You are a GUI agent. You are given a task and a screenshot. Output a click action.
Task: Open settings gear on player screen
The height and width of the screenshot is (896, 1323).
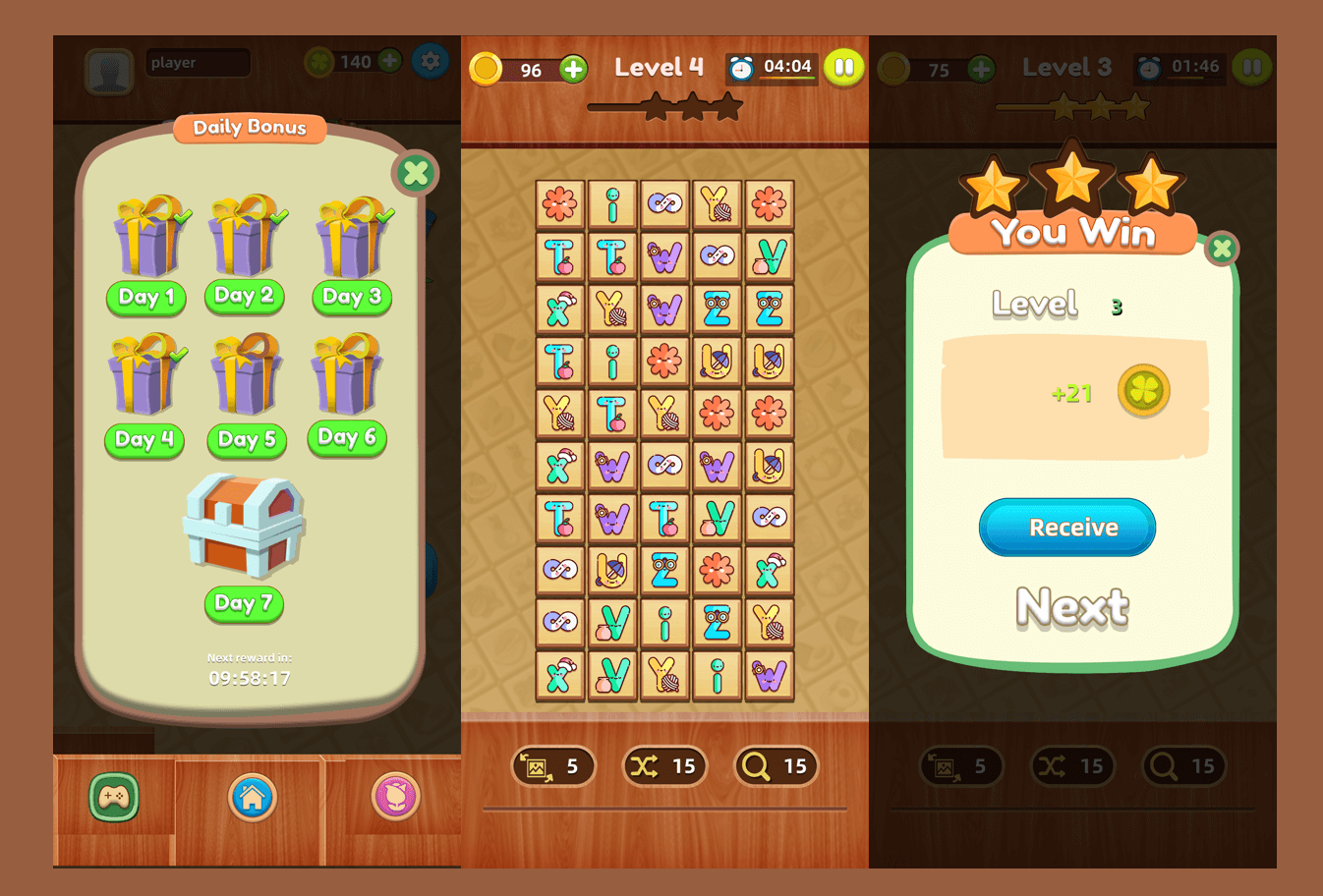point(430,62)
